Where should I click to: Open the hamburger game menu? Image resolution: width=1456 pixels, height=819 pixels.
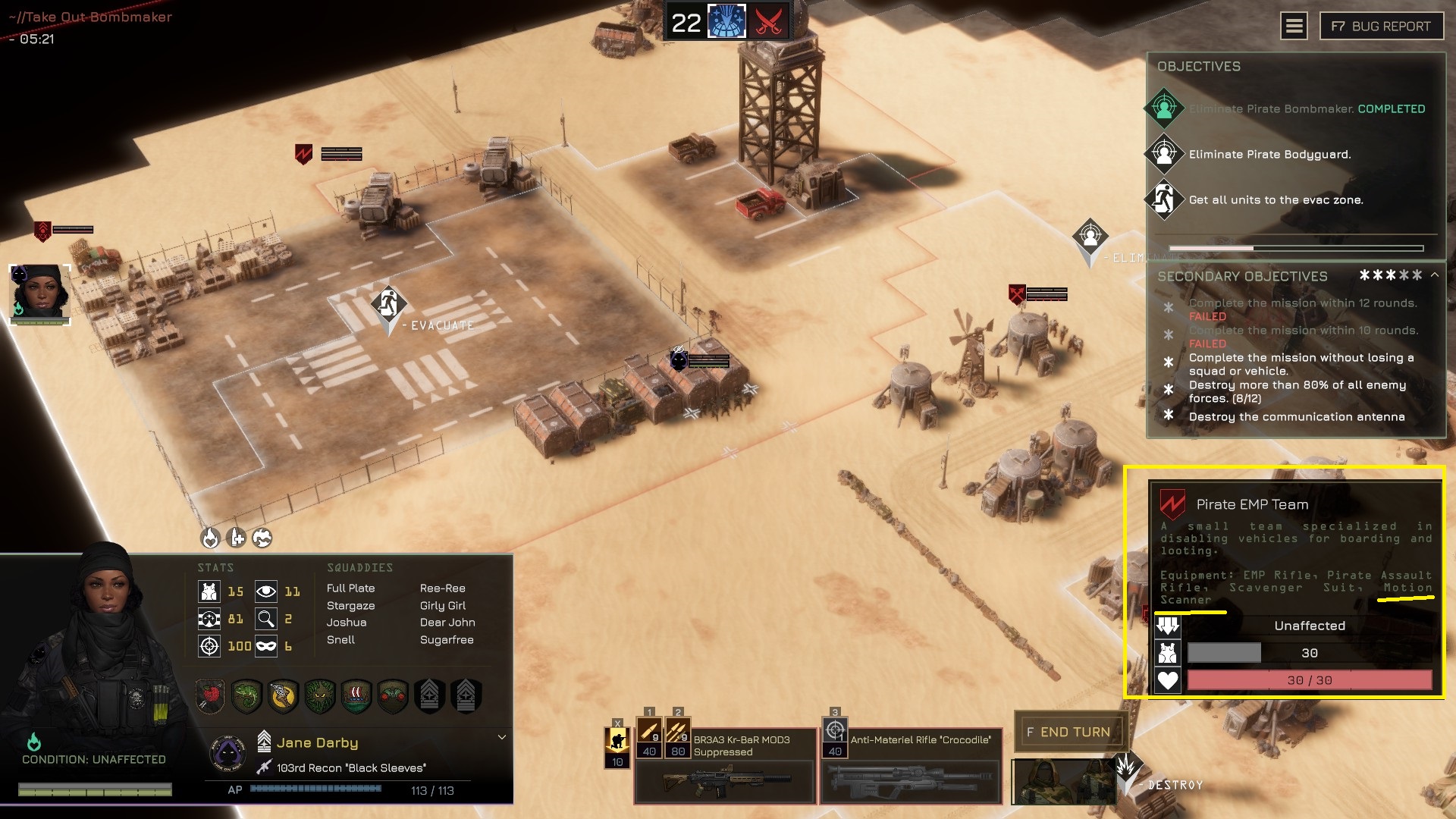[1294, 27]
